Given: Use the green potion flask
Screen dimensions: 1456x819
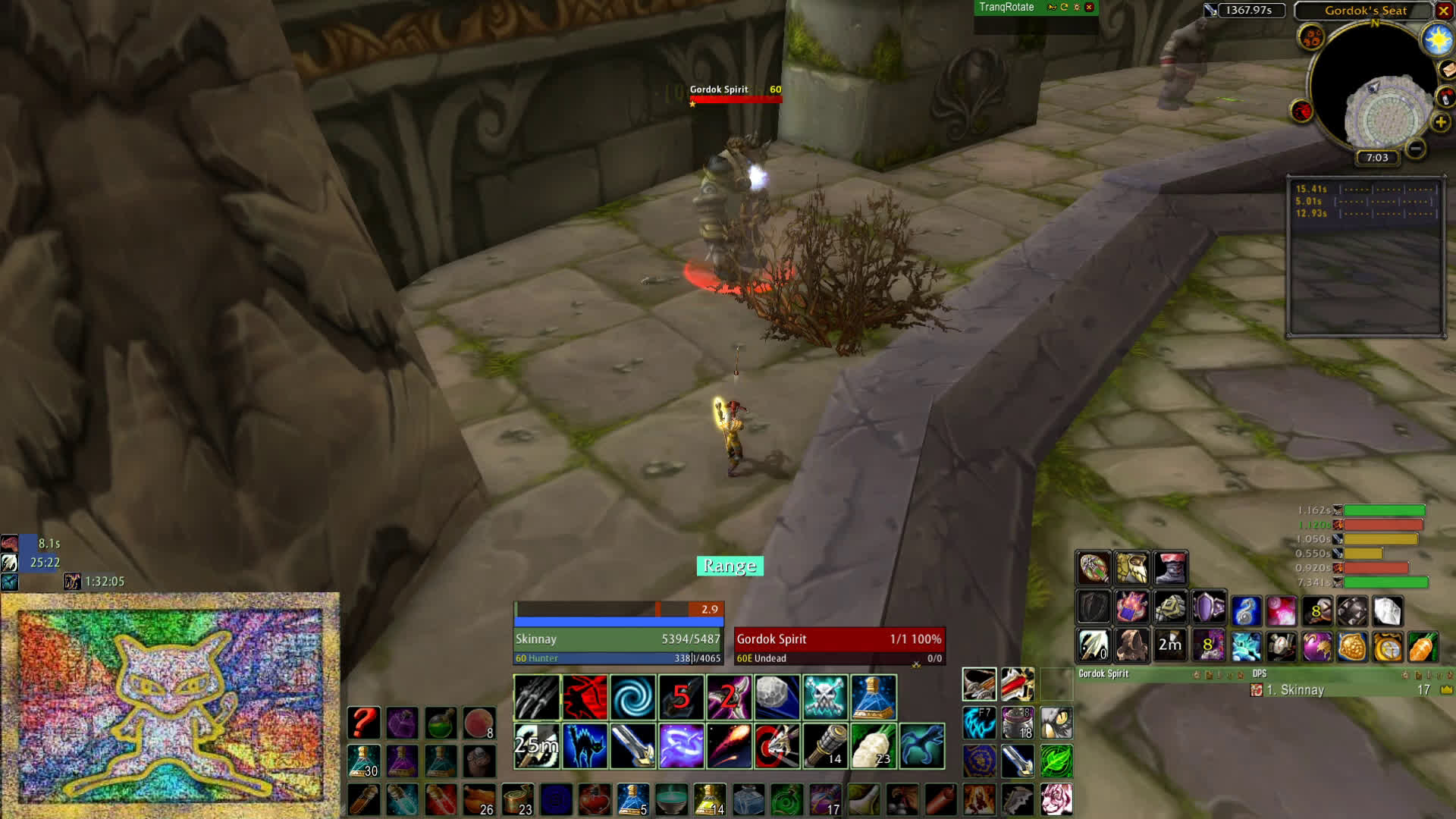Looking at the screenshot, I should click(x=441, y=723).
